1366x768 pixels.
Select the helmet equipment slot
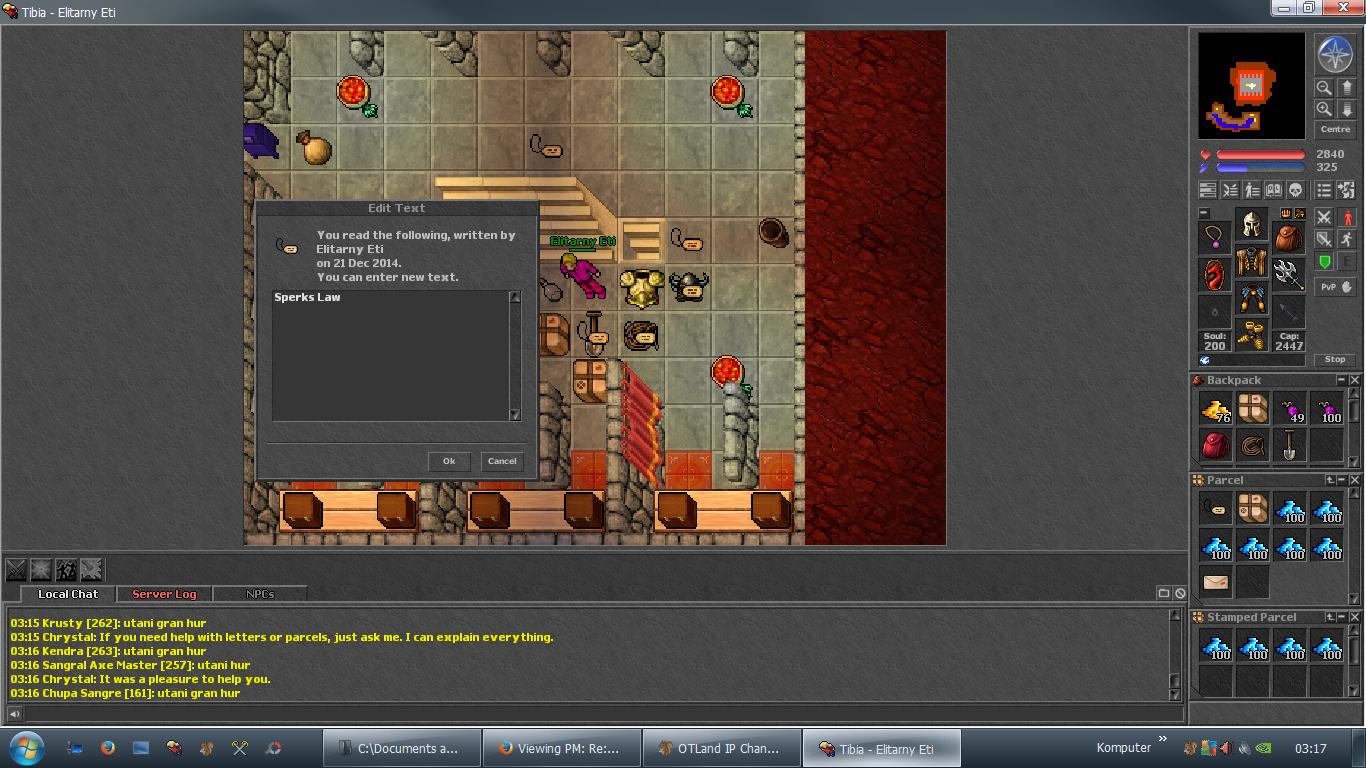tap(1251, 224)
